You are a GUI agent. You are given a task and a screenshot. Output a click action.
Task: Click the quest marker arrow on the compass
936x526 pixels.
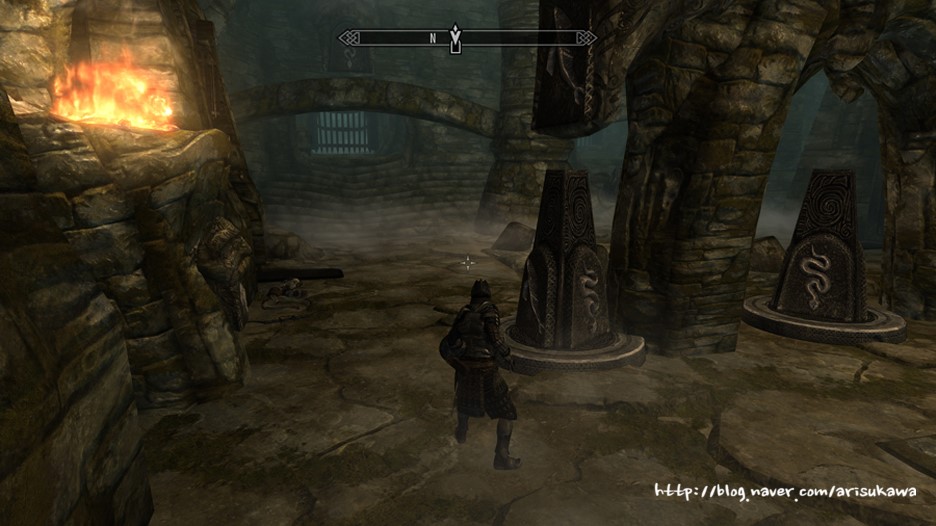pyautogui.click(x=456, y=38)
